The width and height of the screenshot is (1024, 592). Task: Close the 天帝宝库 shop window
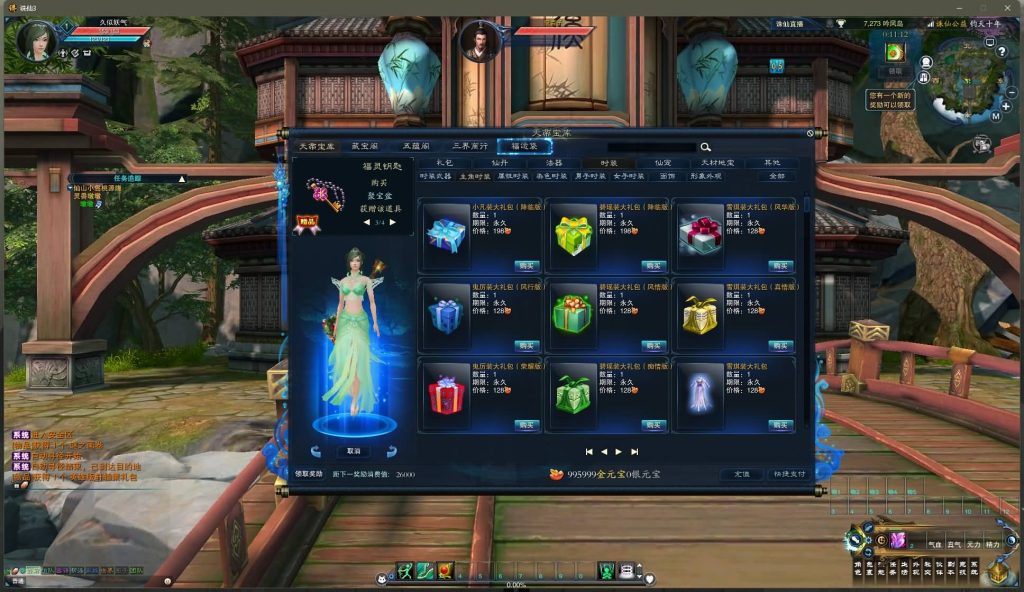810,132
